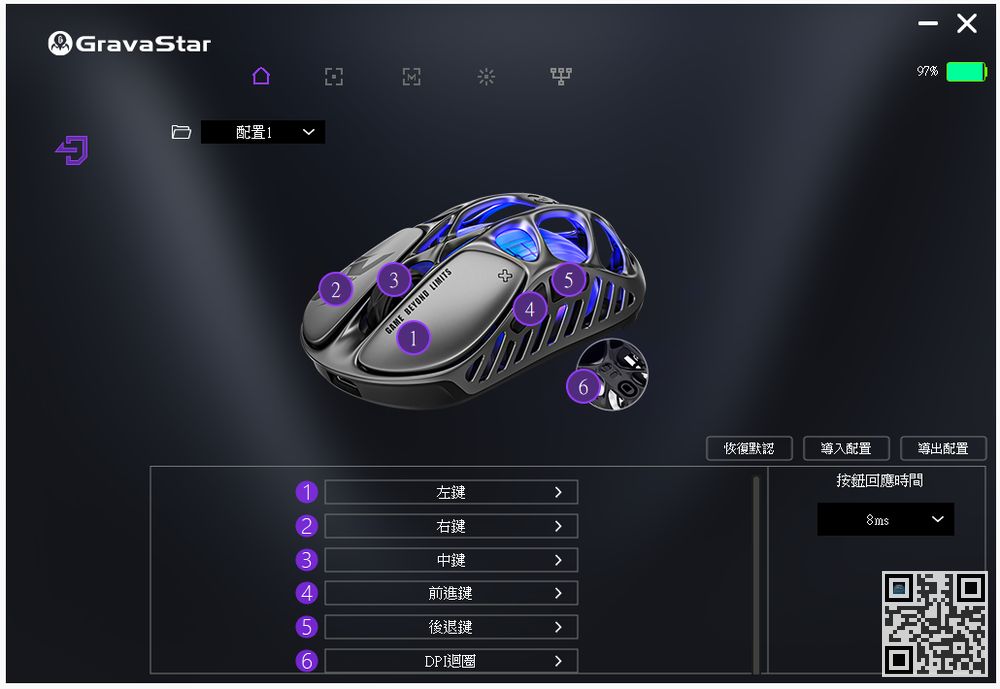Image resolution: width=1000 pixels, height=689 pixels.
Task: Import a profile with 導入配置
Action: (846, 448)
